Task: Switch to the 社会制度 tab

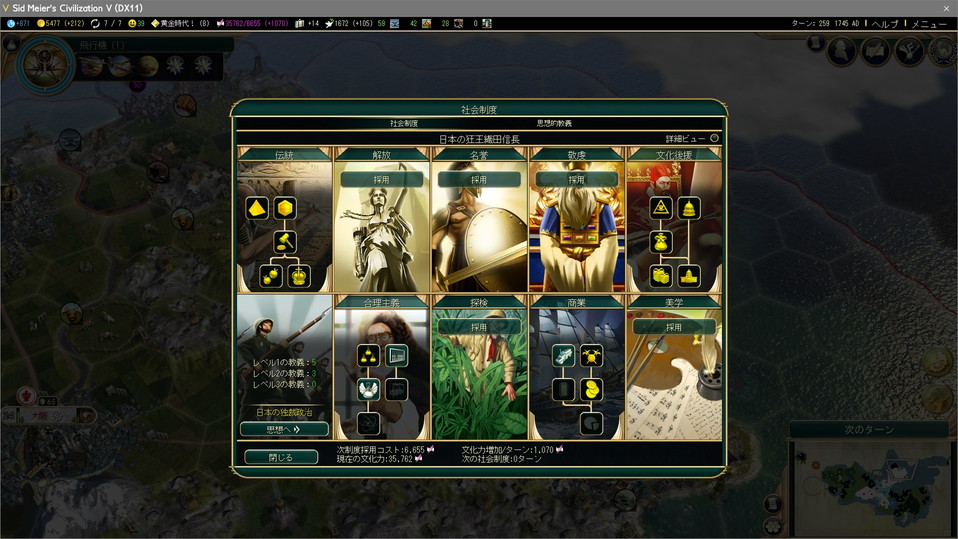Action: [404, 123]
